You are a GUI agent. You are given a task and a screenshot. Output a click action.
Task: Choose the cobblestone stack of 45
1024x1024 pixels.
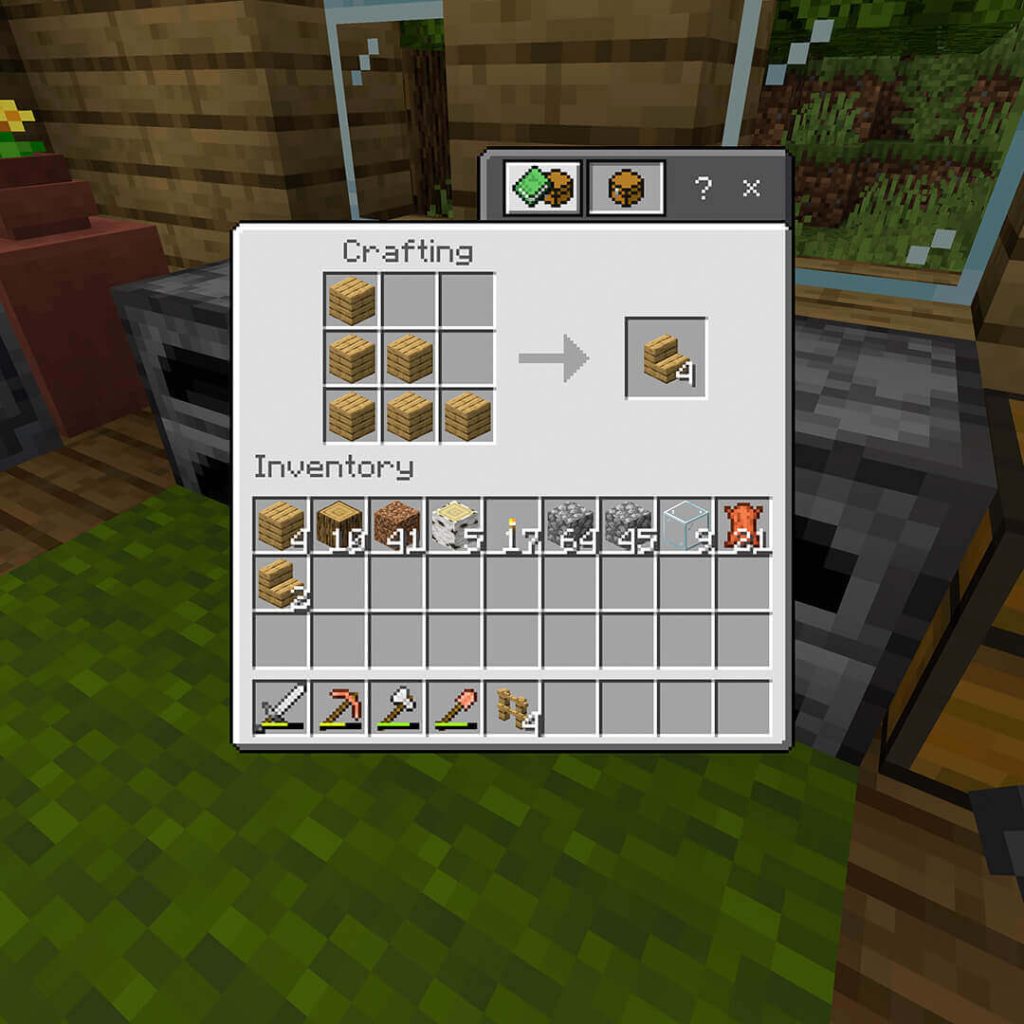click(x=628, y=525)
